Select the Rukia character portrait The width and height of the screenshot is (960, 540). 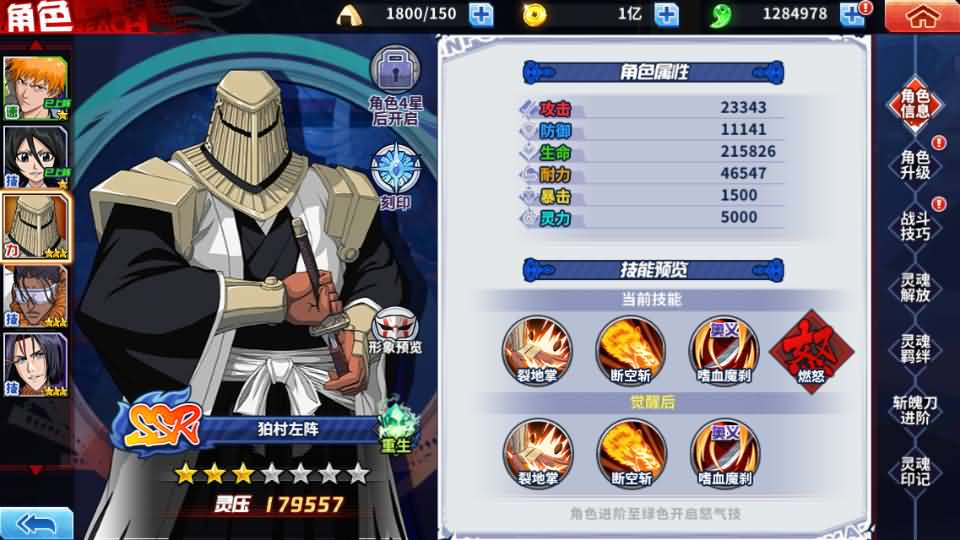click(36, 155)
